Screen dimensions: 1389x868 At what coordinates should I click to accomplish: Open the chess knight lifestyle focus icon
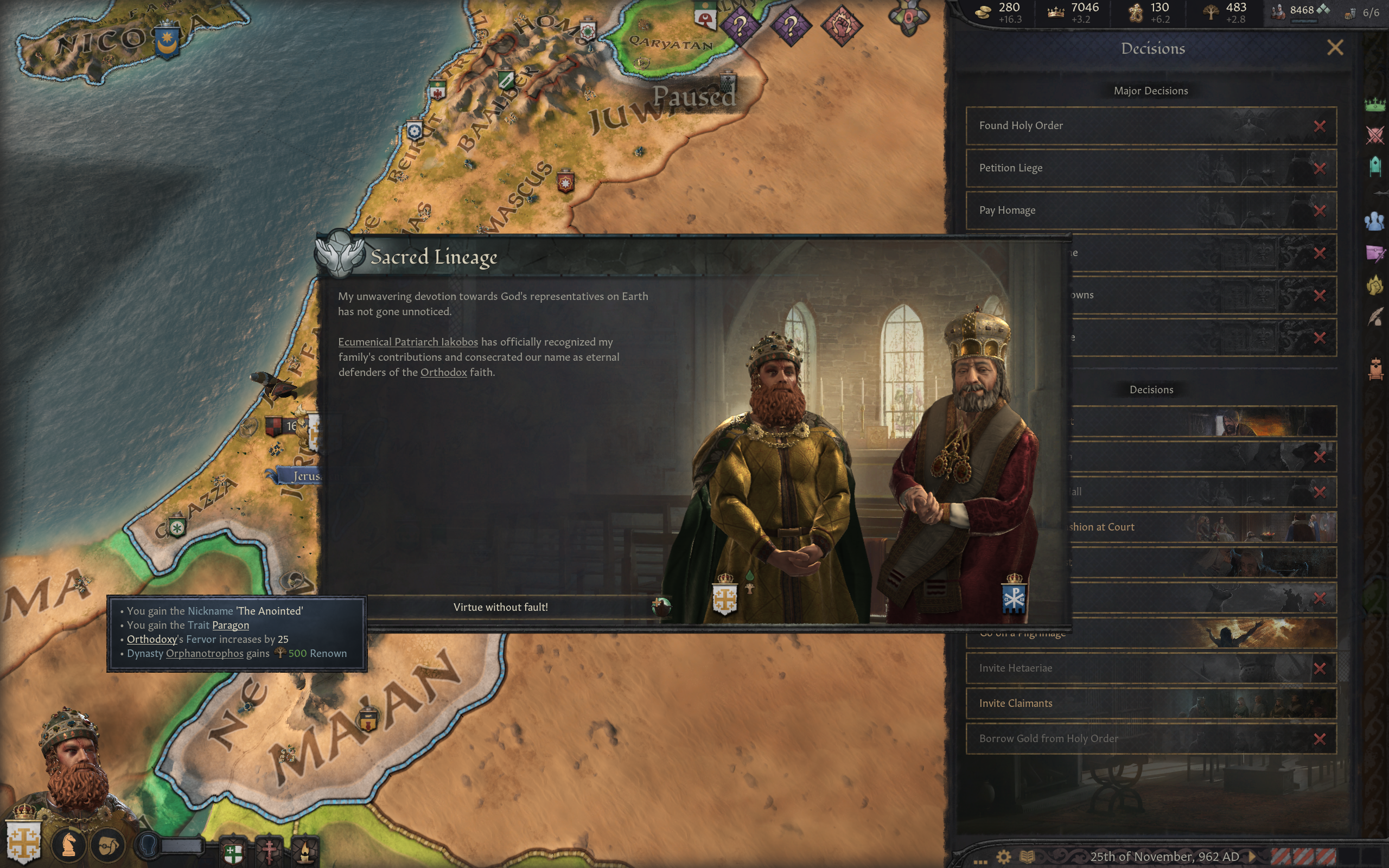click(69, 845)
